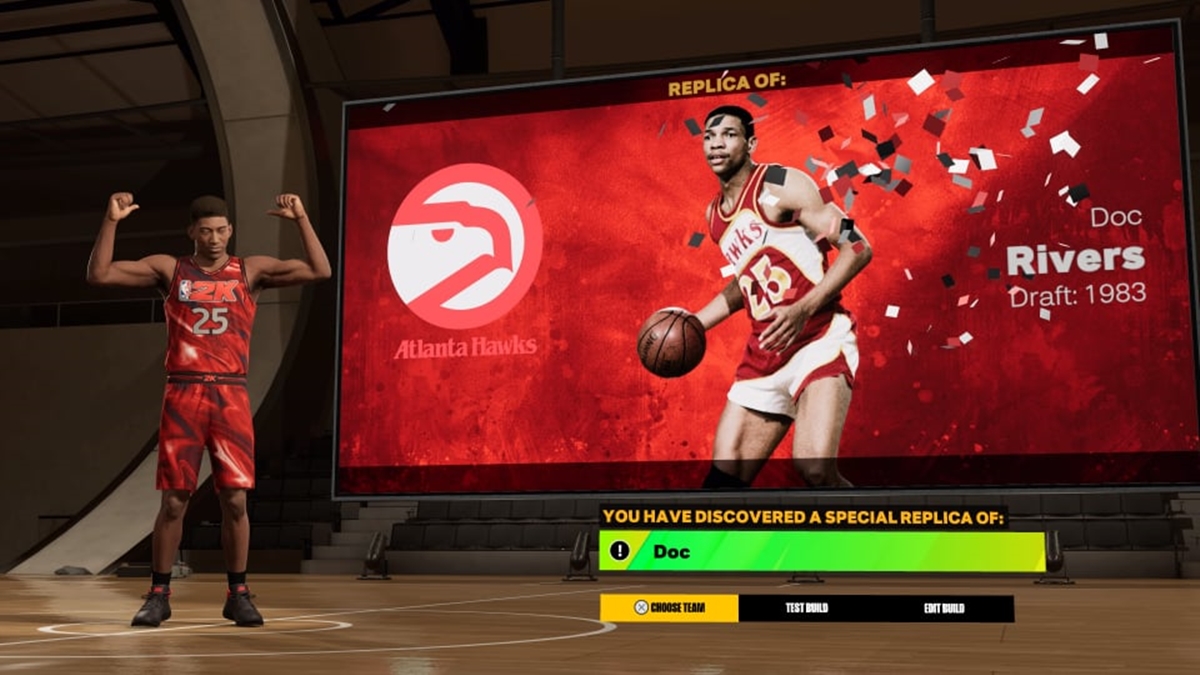Select the Choose Team button
Screen dimensions: 1200x675
tap(669, 608)
